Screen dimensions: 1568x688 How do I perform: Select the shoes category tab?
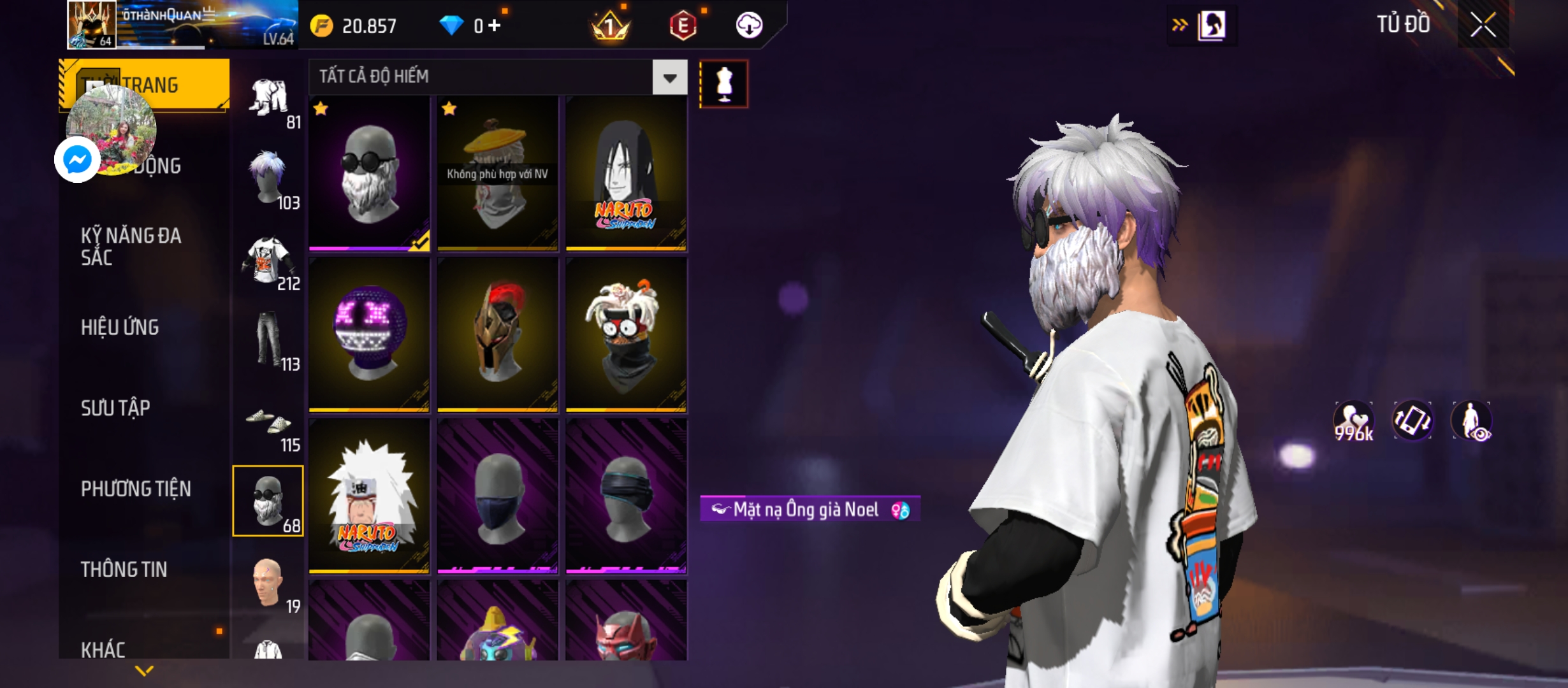click(x=269, y=422)
